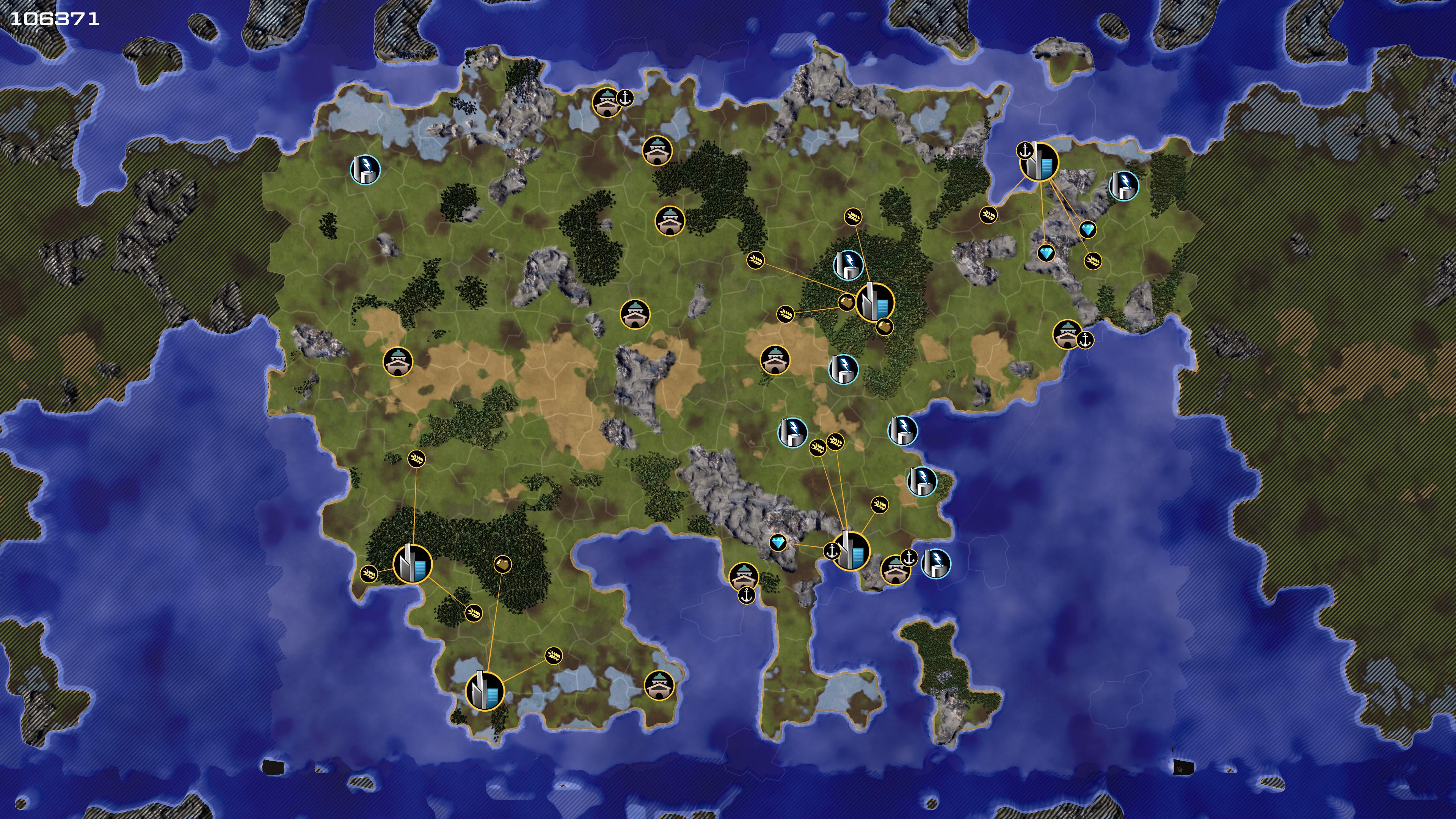Select the diamond connected to the single-diamond city

778,543
